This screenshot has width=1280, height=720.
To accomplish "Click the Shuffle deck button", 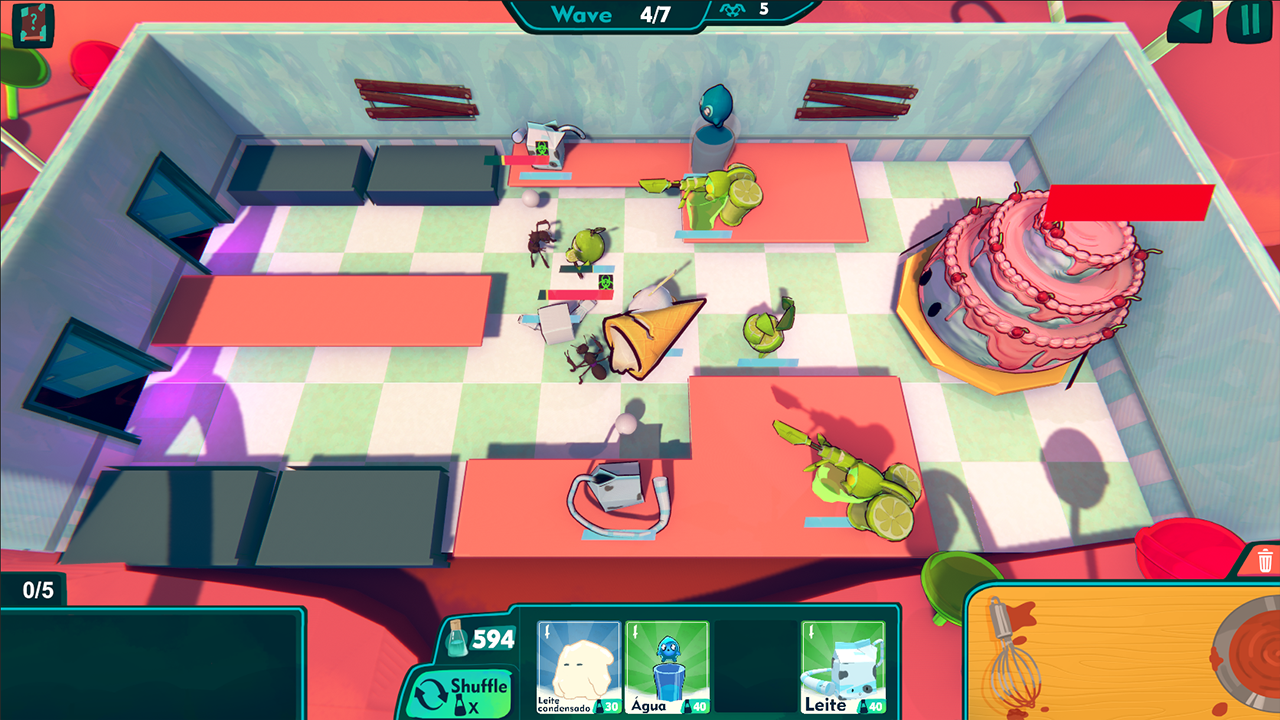I will [x=463, y=691].
